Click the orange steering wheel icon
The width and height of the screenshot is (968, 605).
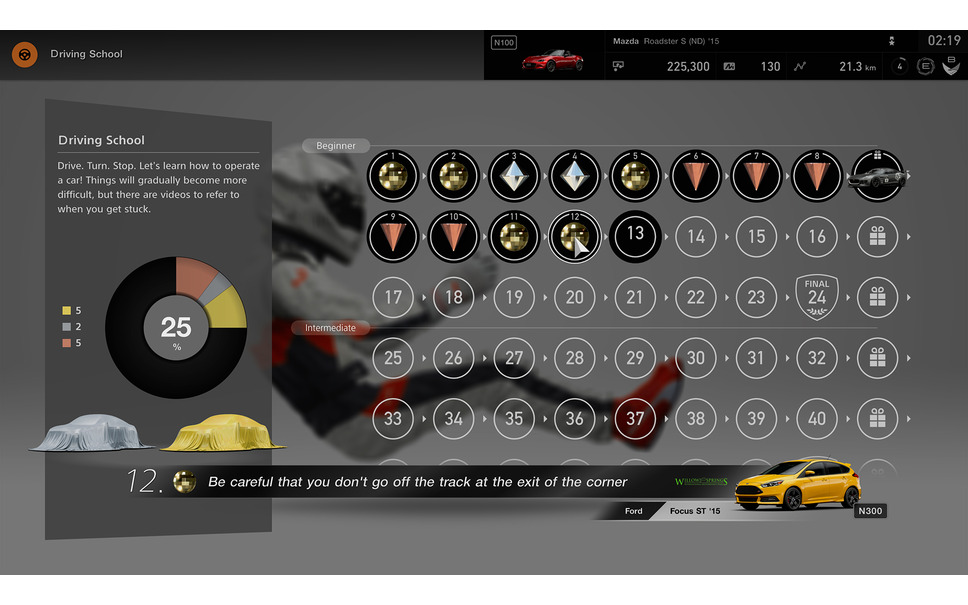[x=25, y=54]
